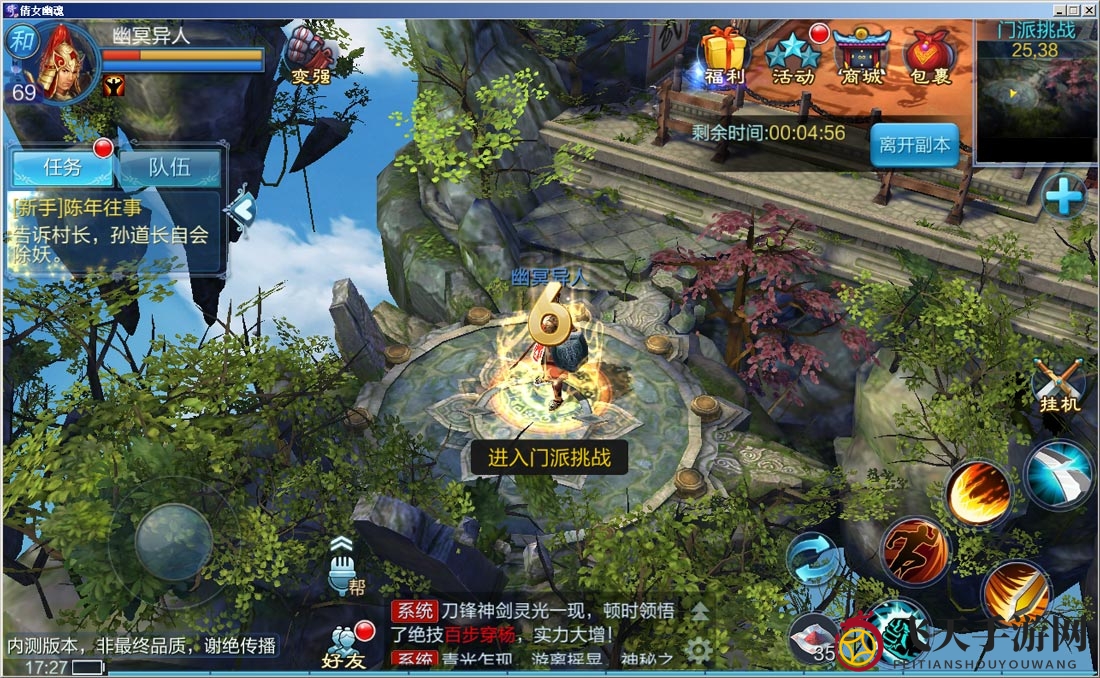Toggle 挂机 auto-battle crossed swords

click(1059, 385)
